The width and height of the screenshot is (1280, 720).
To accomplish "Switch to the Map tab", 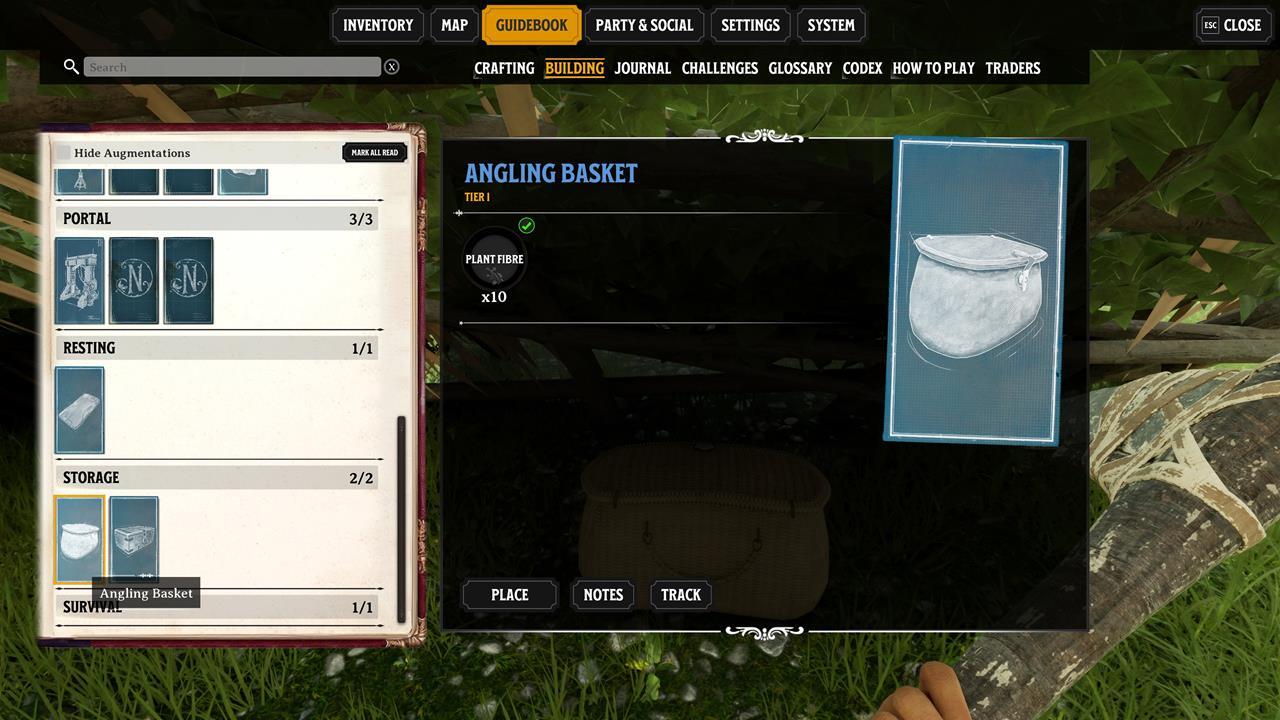I will coord(454,25).
